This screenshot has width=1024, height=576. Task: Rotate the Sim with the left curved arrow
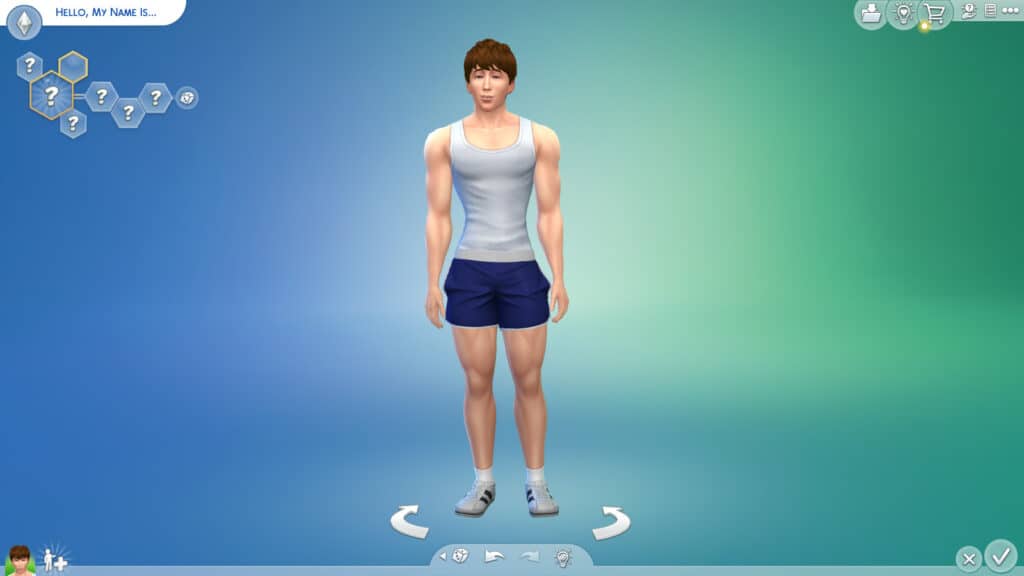tap(409, 521)
